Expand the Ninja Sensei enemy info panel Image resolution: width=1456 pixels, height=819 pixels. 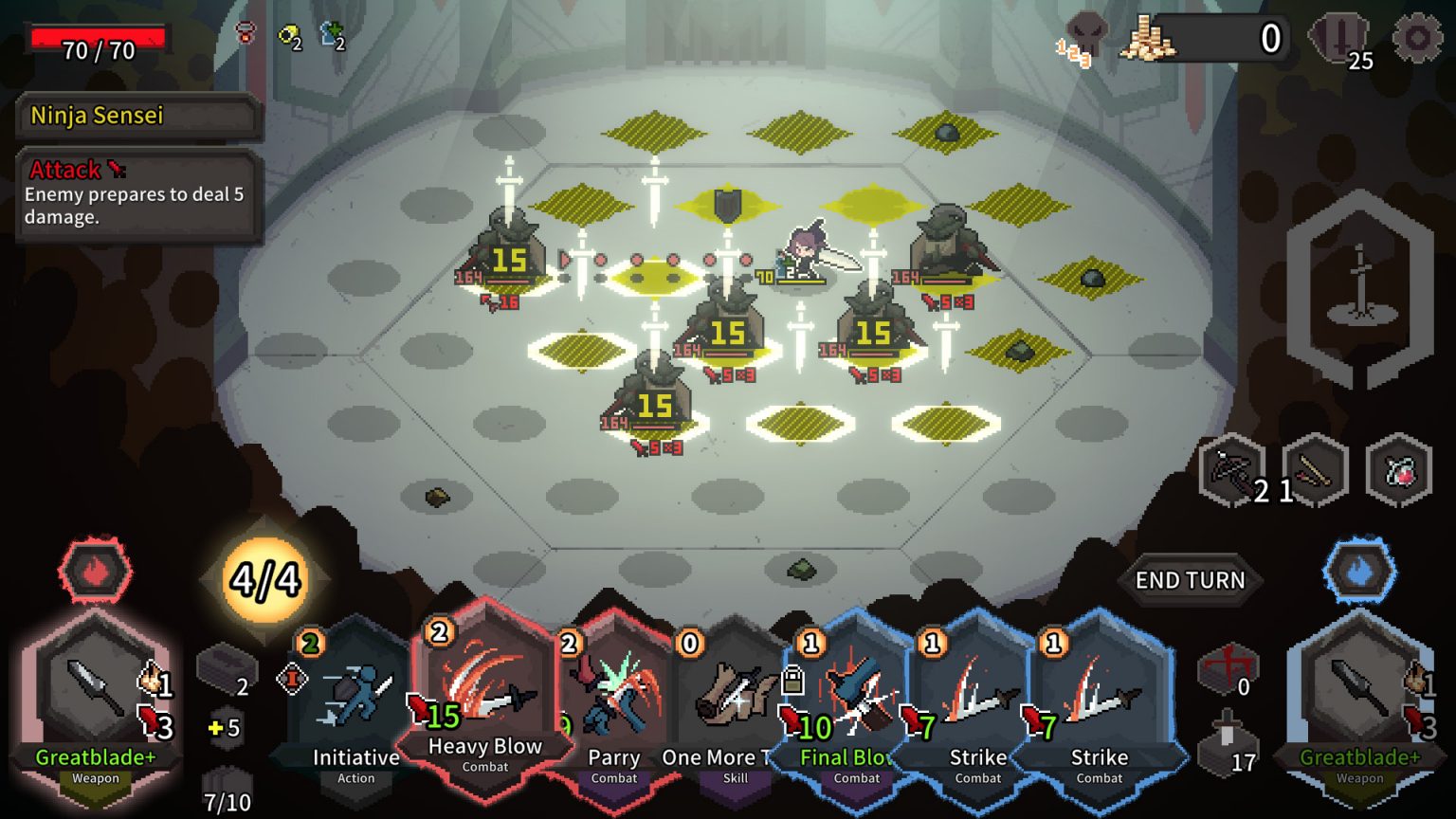point(137,117)
